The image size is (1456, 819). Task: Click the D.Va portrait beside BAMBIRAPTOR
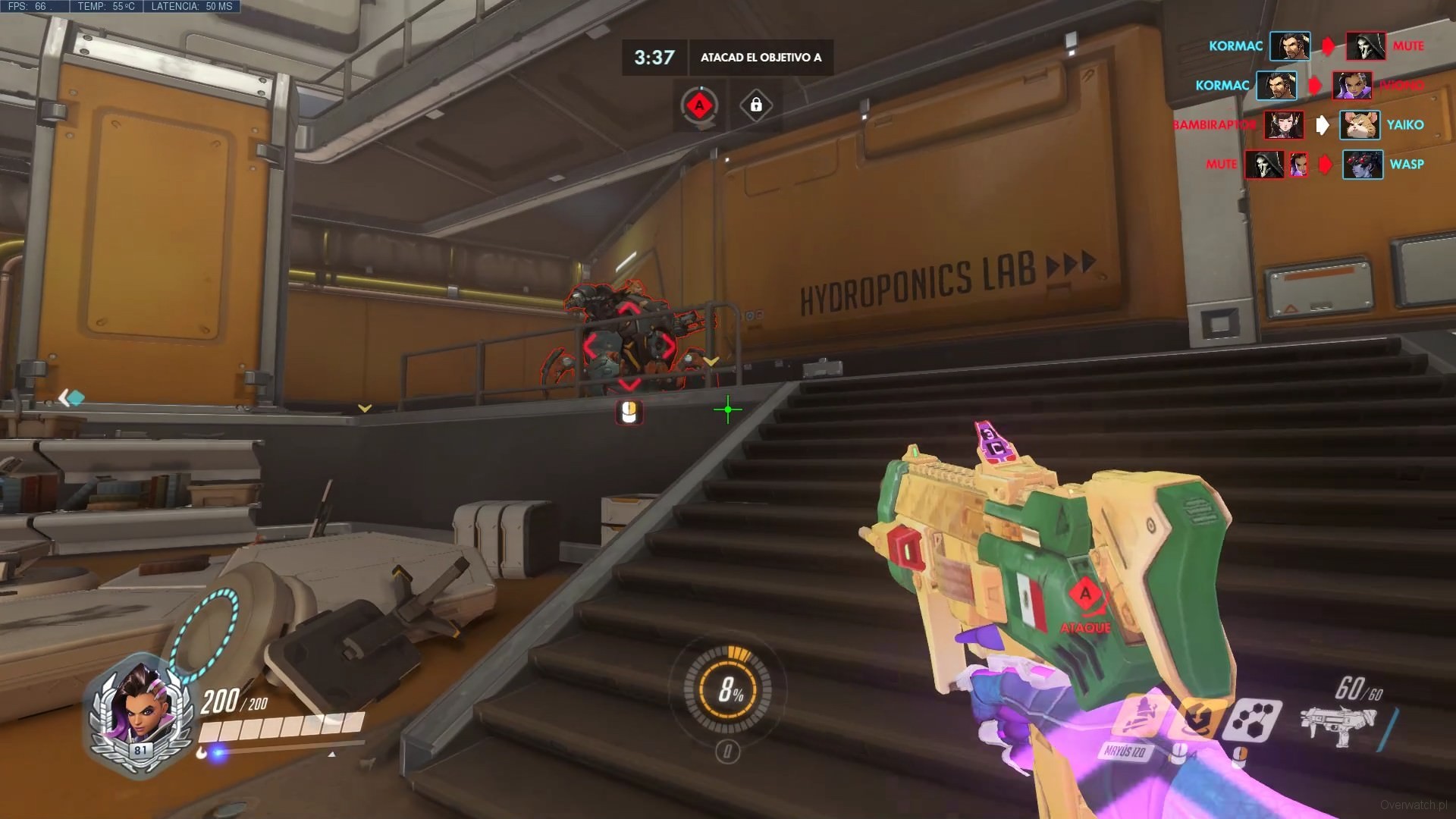[x=1283, y=124]
